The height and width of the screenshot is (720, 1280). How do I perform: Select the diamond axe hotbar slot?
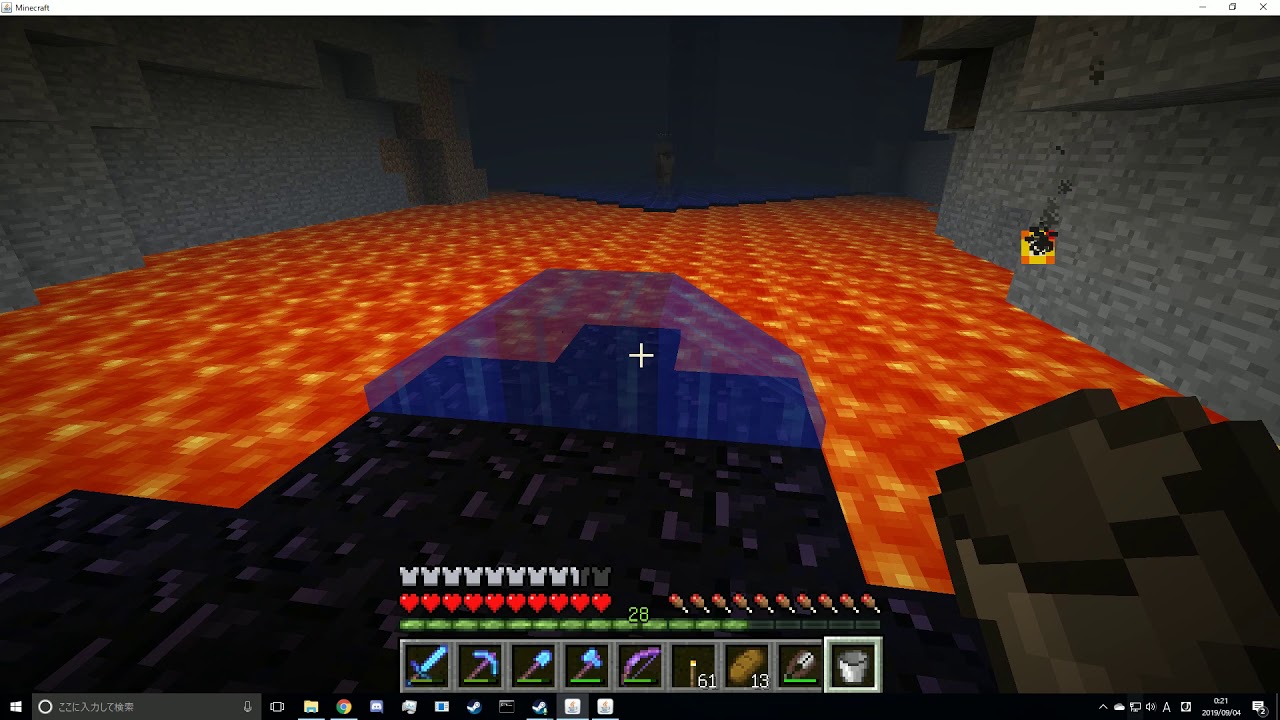pos(588,665)
